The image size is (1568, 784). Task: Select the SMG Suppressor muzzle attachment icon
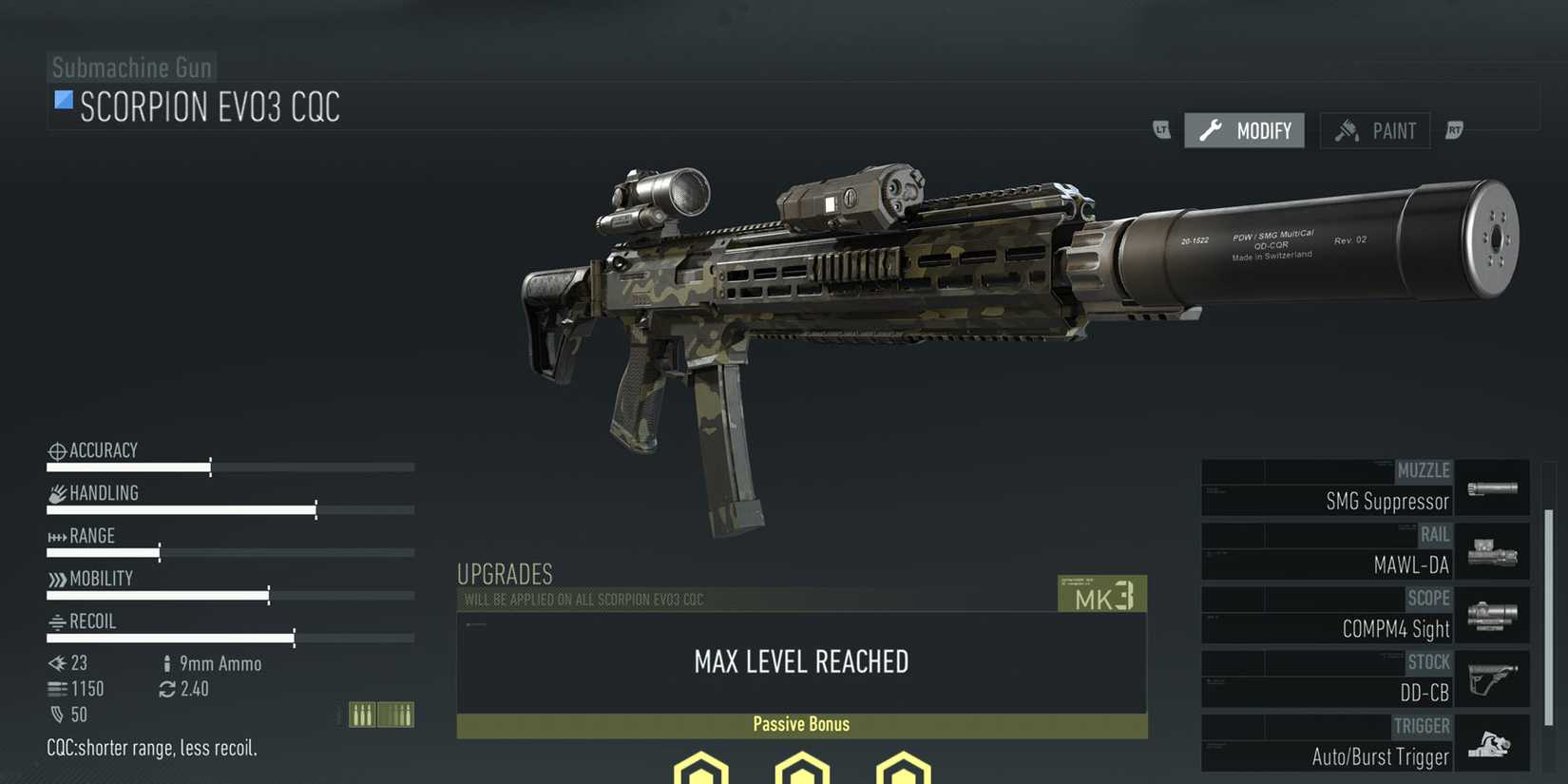tap(1492, 487)
